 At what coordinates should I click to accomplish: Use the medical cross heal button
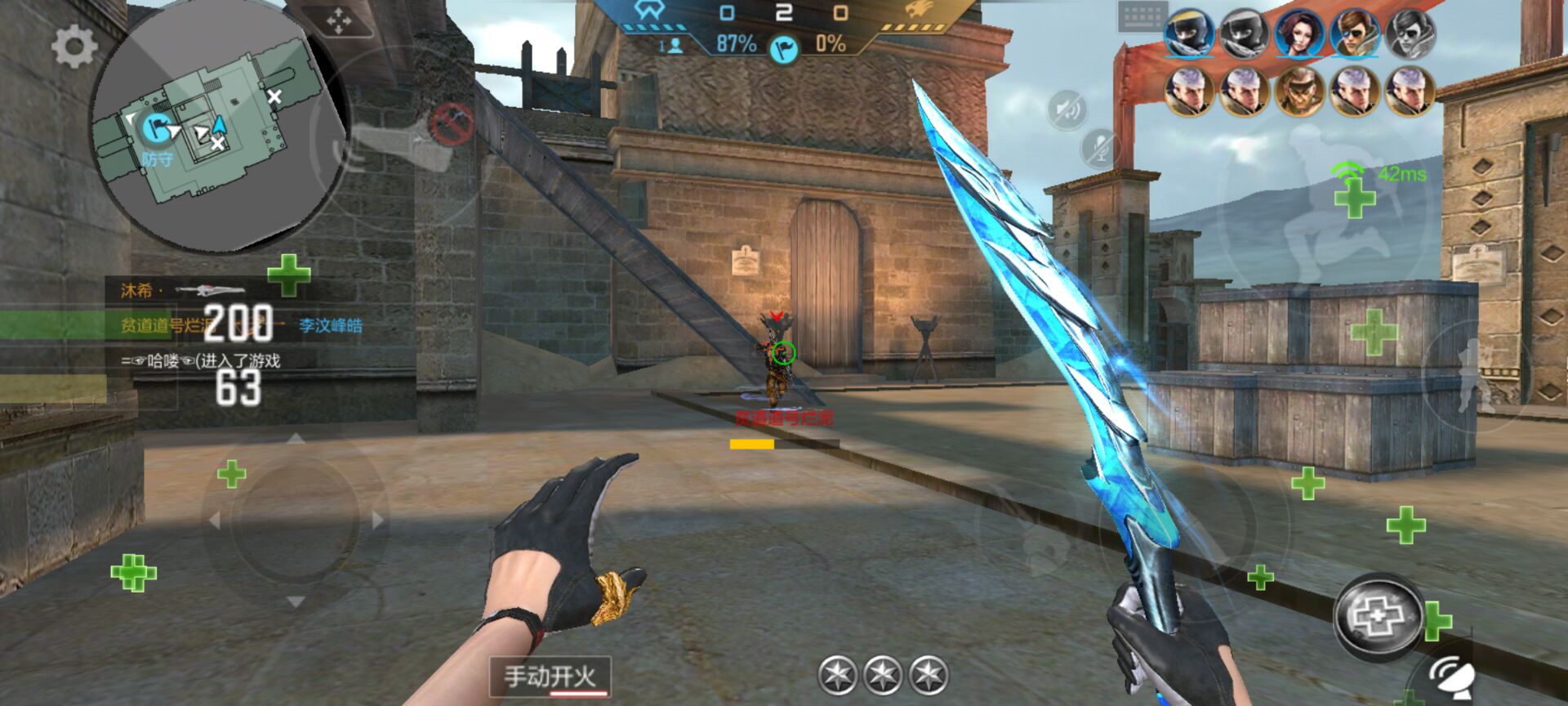(x=1379, y=615)
